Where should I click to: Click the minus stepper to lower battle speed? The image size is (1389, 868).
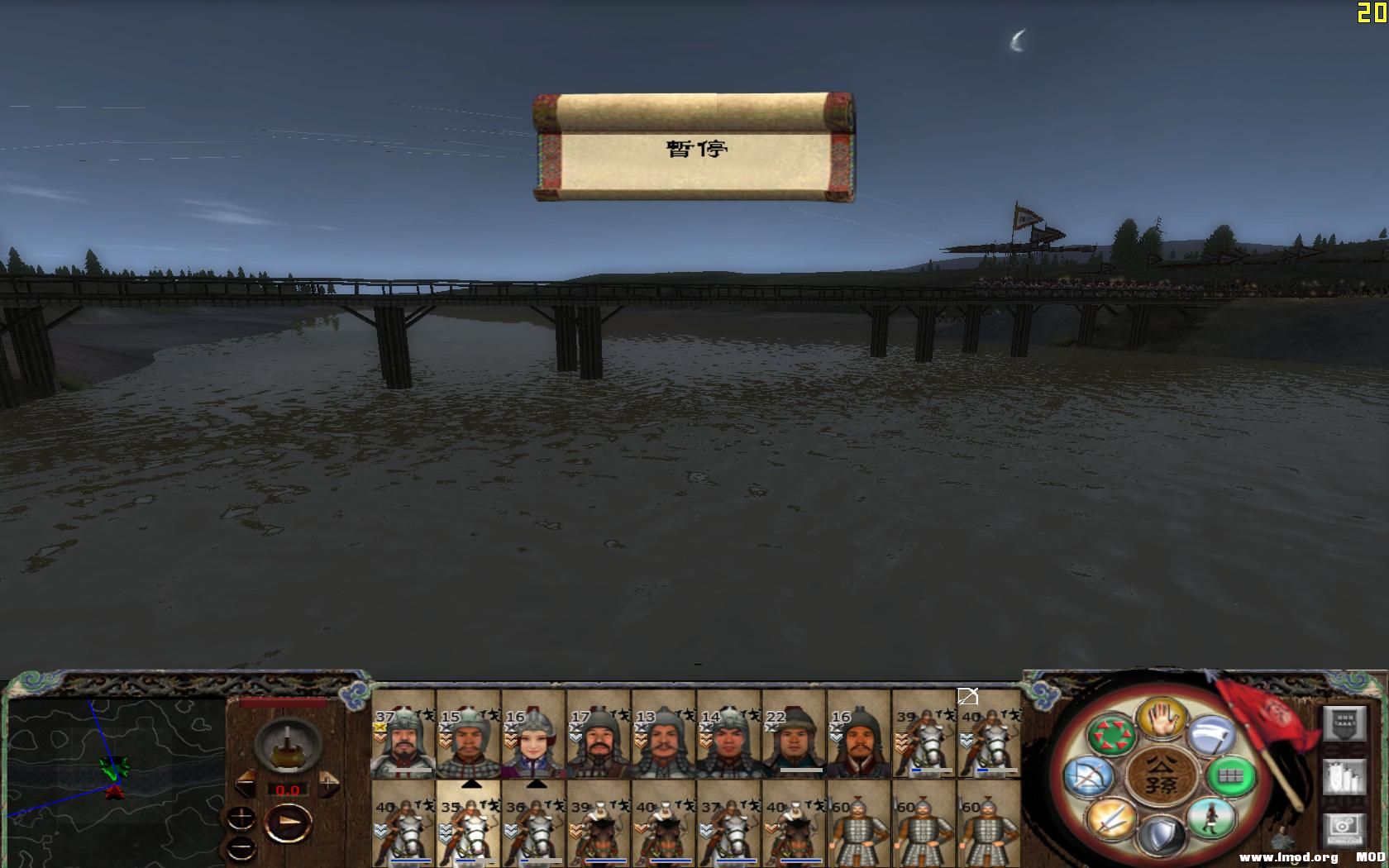[x=241, y=847]
